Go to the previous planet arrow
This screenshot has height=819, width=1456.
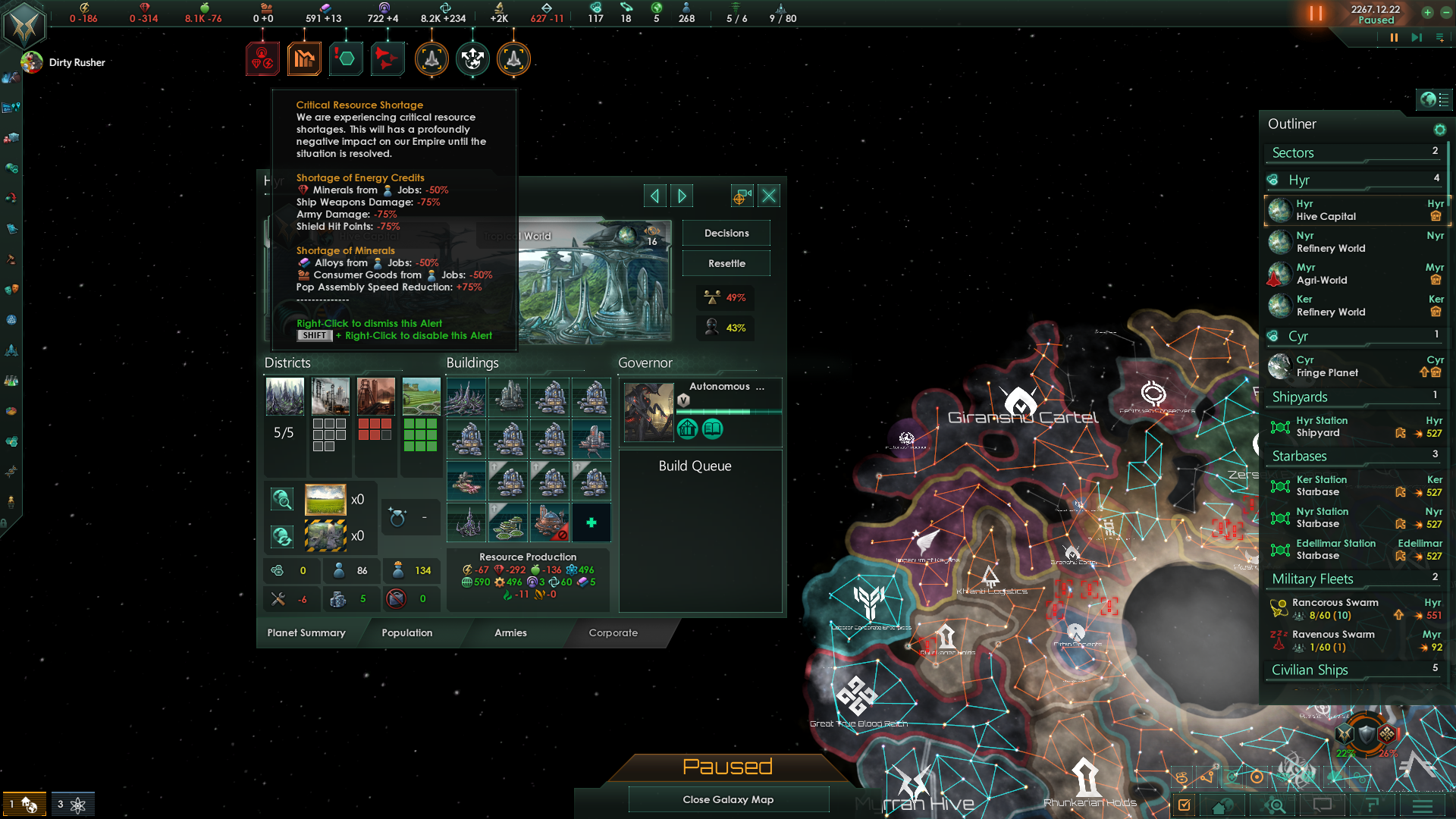click(654, 196)
